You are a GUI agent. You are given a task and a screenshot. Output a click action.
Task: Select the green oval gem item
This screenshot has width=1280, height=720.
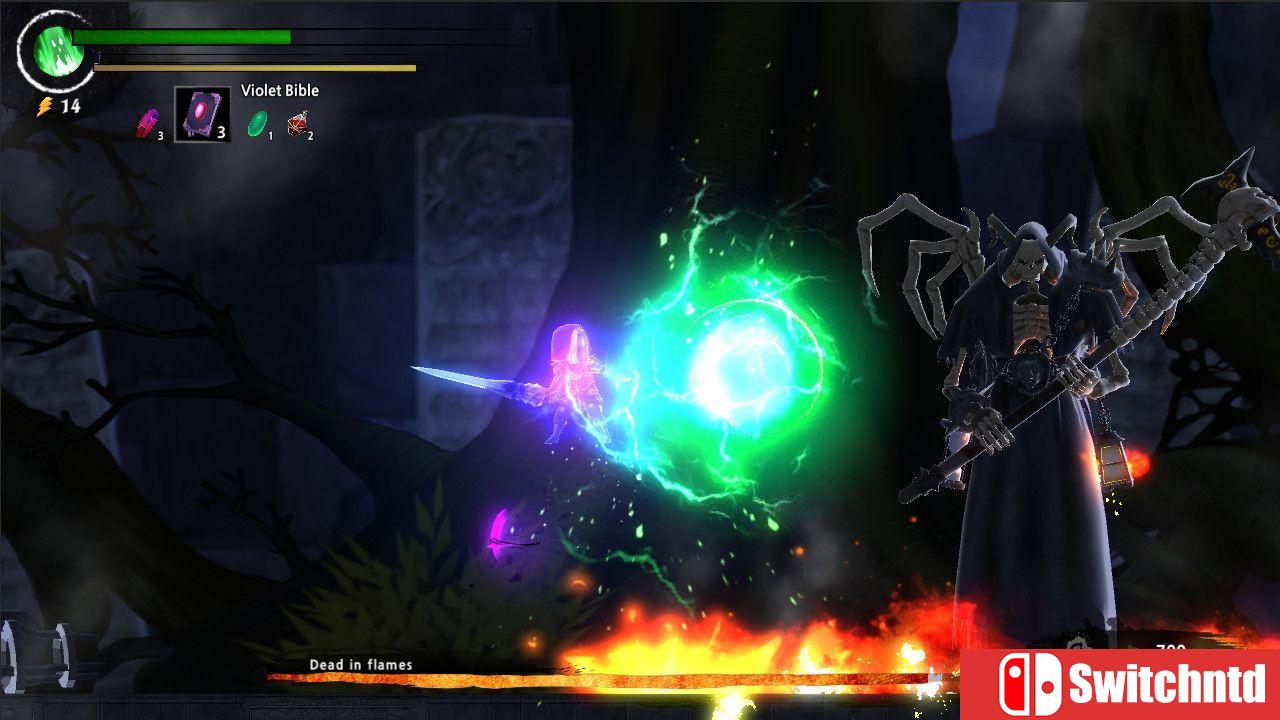(258, 123)
